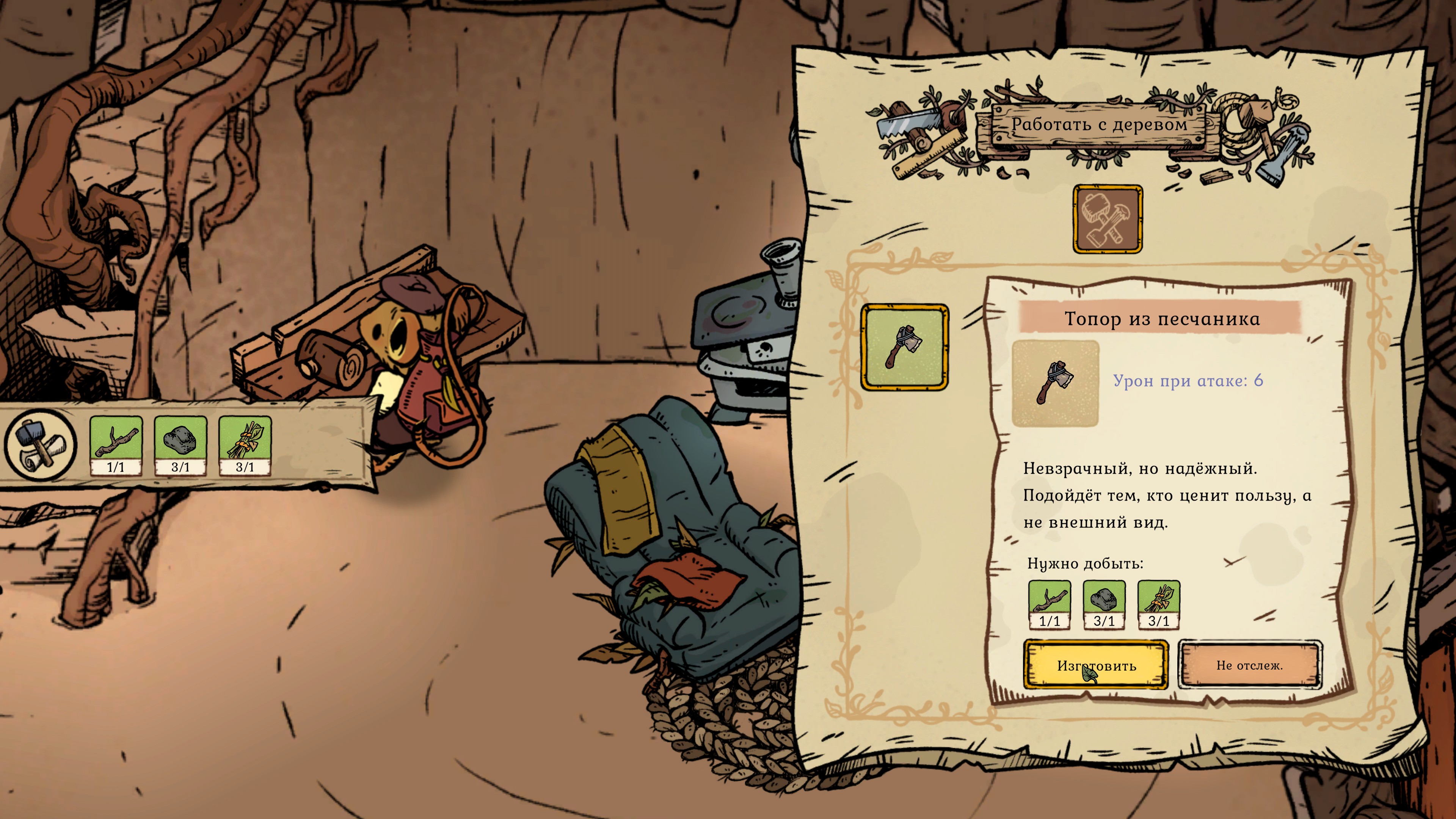Click the Не отслеж. tracking button
Viewport: 1456px width, 819px height.
[x=1249, y=665]
